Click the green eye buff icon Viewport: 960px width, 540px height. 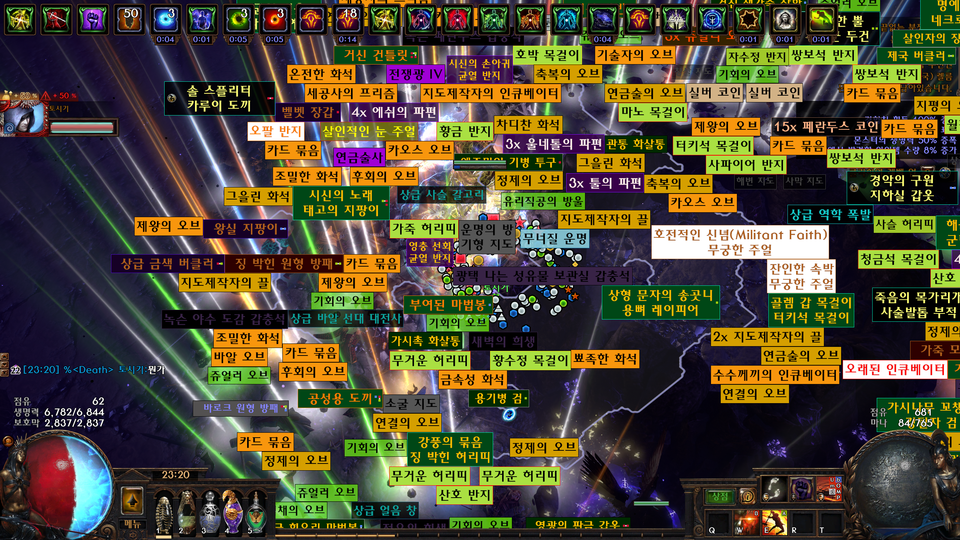pyautogui.click(x=238, y=19)
